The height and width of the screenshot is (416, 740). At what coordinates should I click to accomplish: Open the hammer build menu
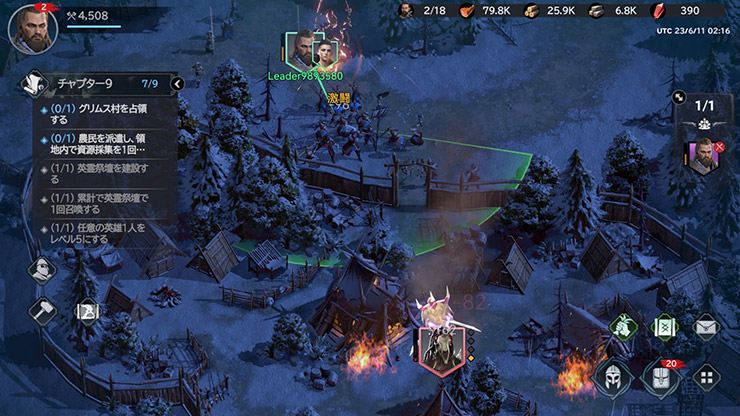pyautogui.click(x=42, y=310)
